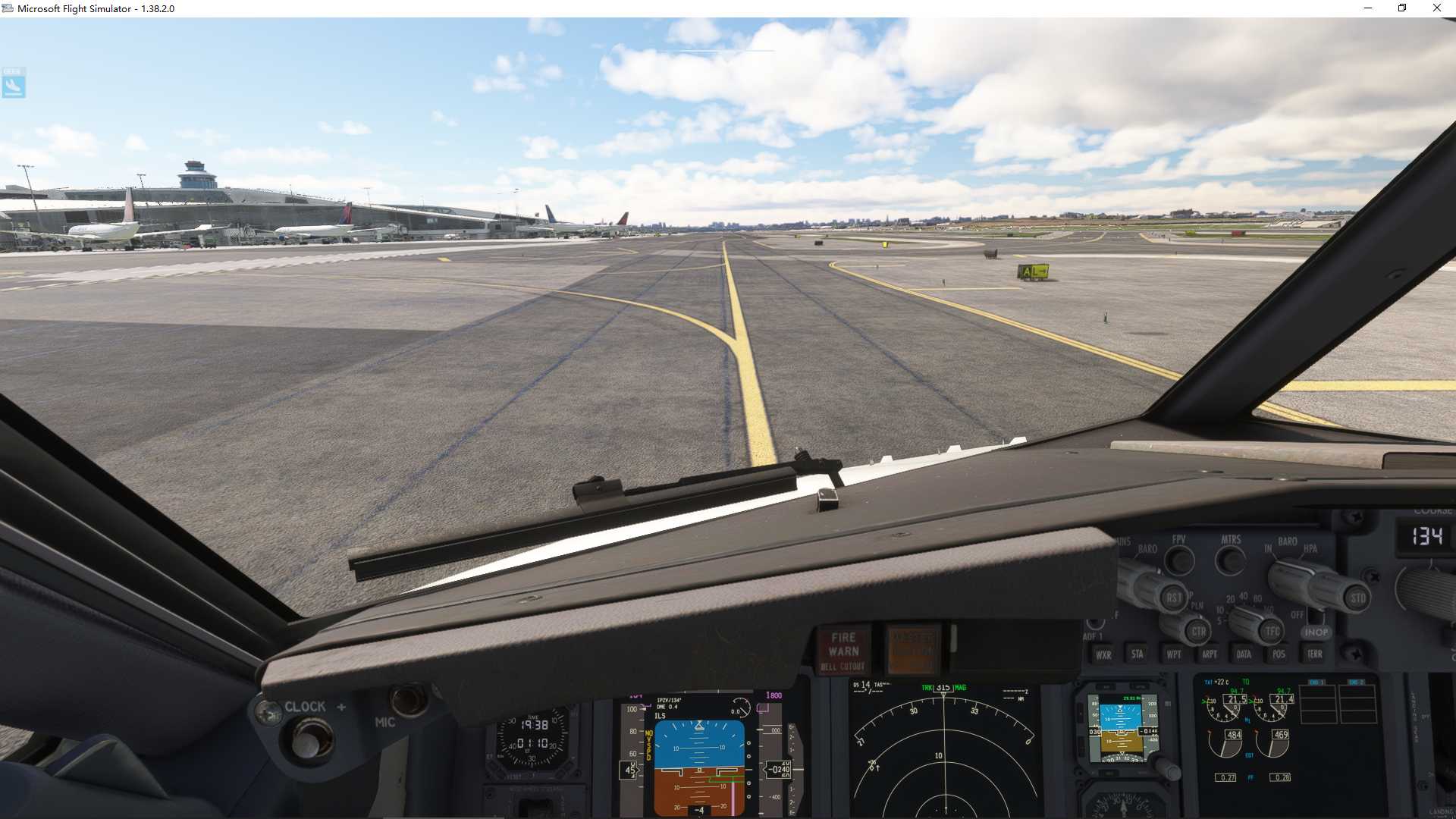The image size is (1456, 819).
Task: Push the TFC traffic range button
Action: tap(1272, 631)
